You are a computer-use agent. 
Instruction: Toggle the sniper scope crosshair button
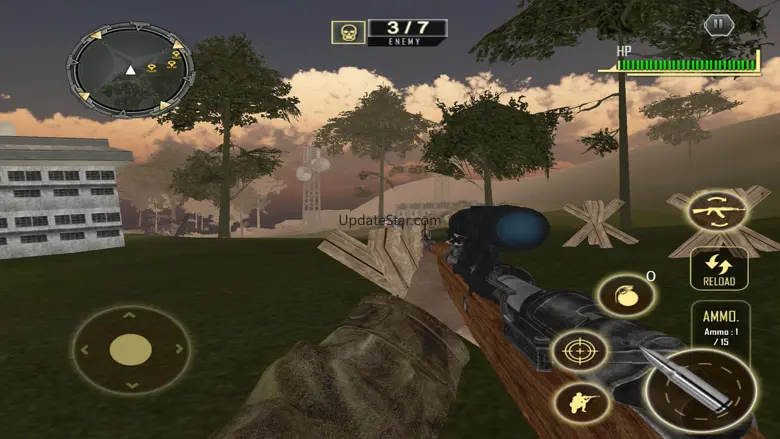[x=580, y=352]
